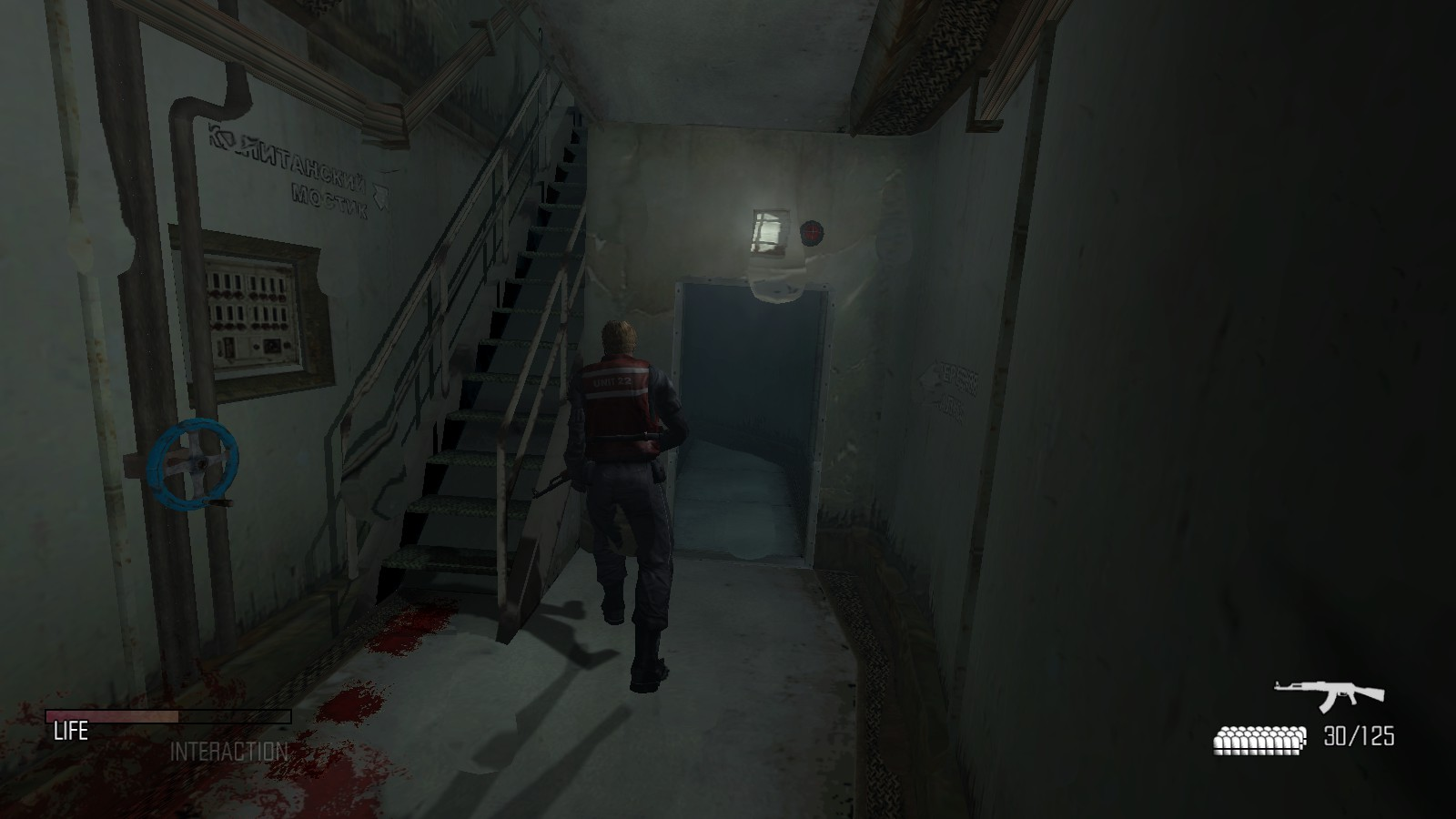Click the ammunition belt icon near the ammo counter

coord(1258,743)
